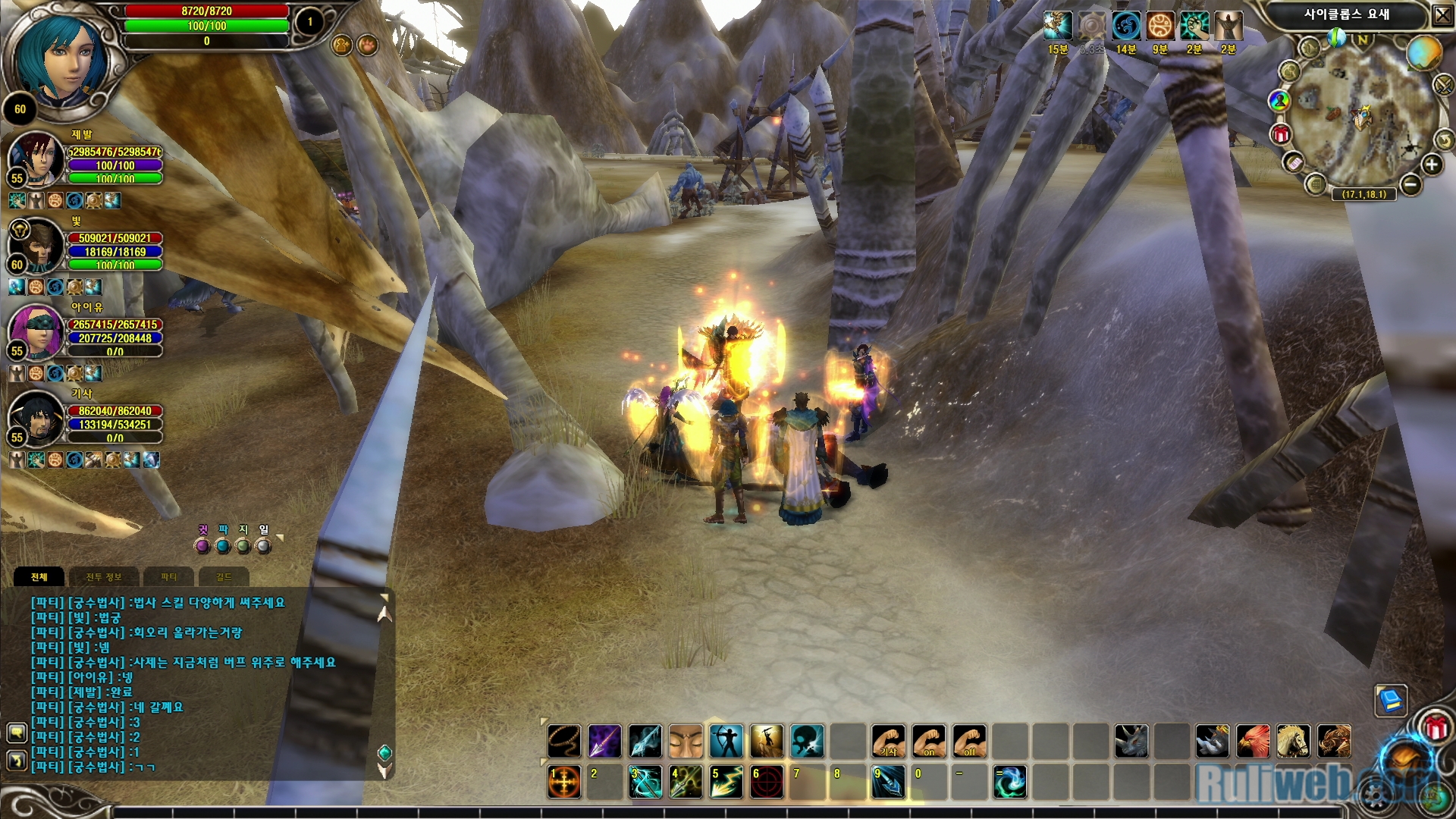Viewport: 1456px width, 819px height.
Task: Close the minimap with the X button
Action: pos(1442,14)
